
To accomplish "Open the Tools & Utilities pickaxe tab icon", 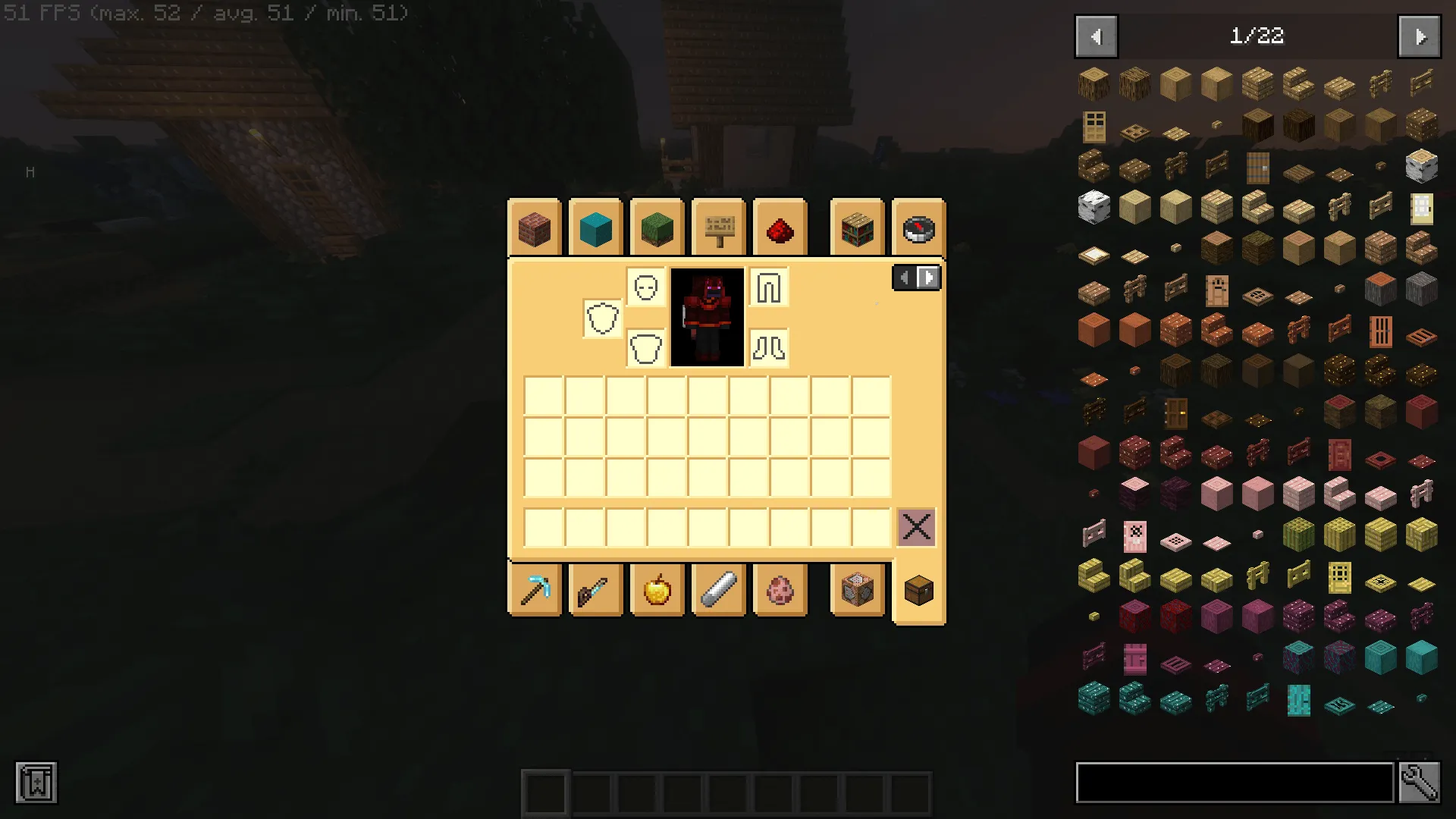I will click(x=535, y=590).
